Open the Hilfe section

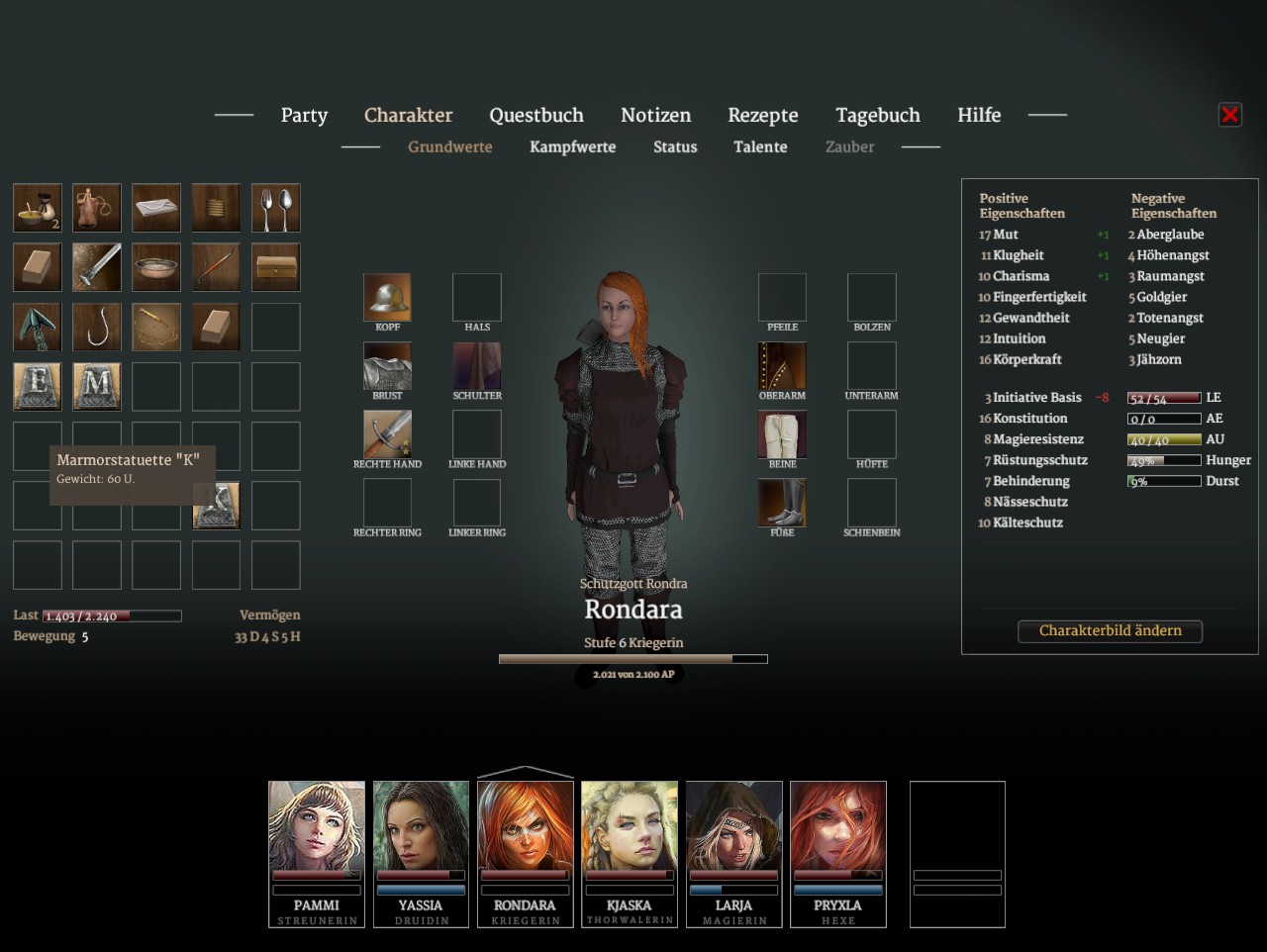coord(979,115)
